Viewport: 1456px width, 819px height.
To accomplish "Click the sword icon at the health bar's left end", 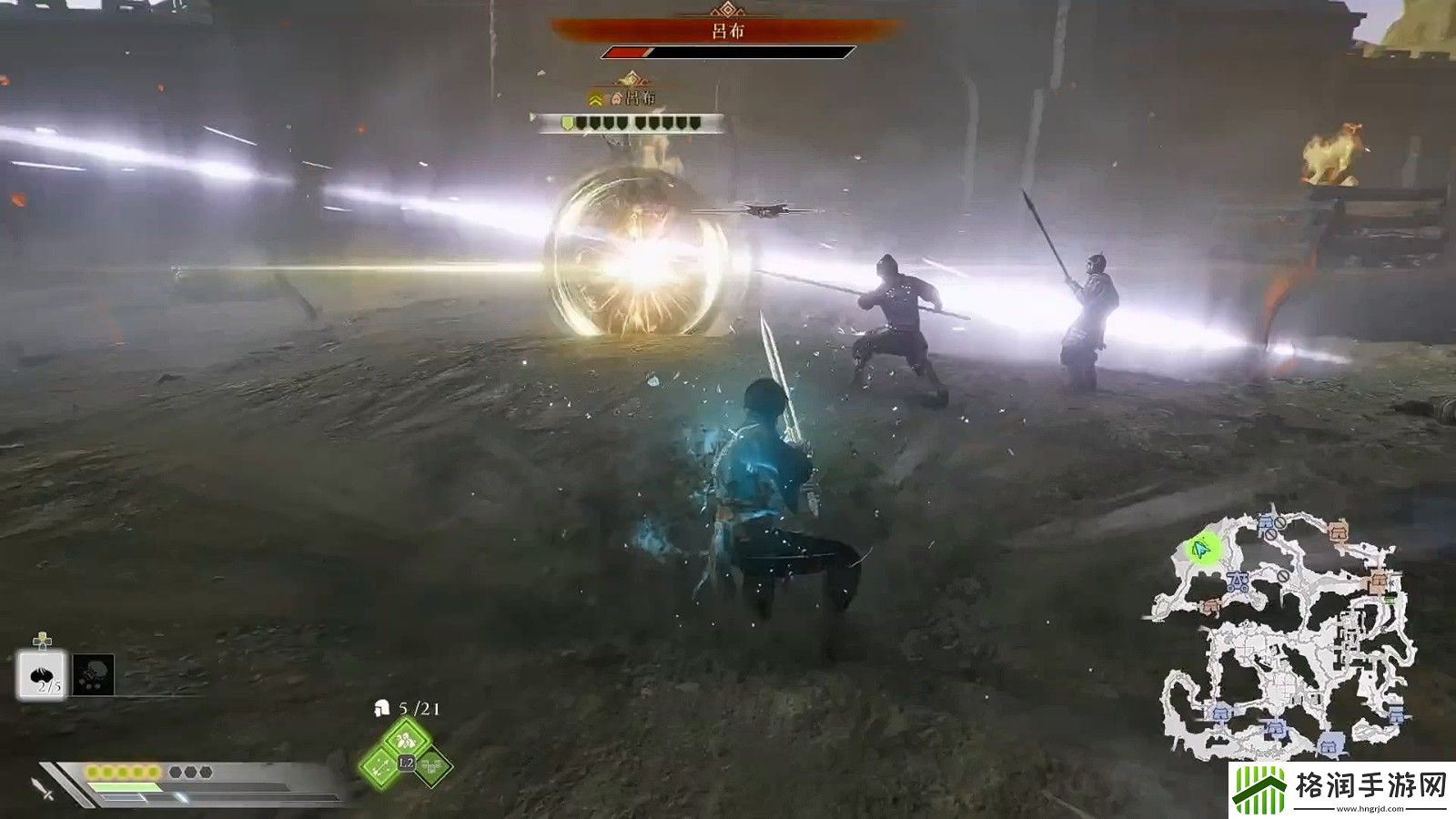I will [39, 788].
